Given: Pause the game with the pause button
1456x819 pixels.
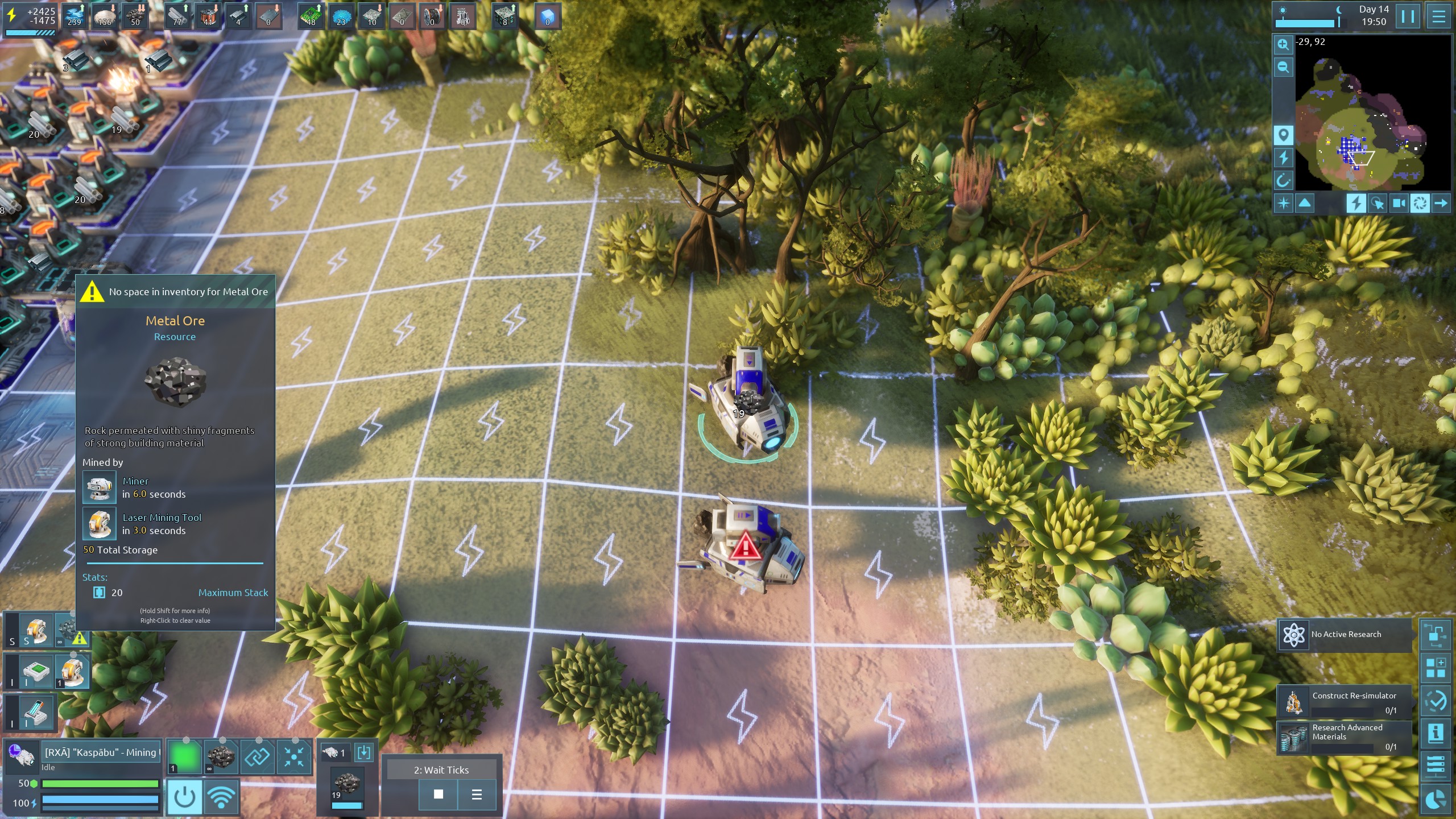Looking at the screenshot, I should pyautogui.click(x=1408, y=16).
